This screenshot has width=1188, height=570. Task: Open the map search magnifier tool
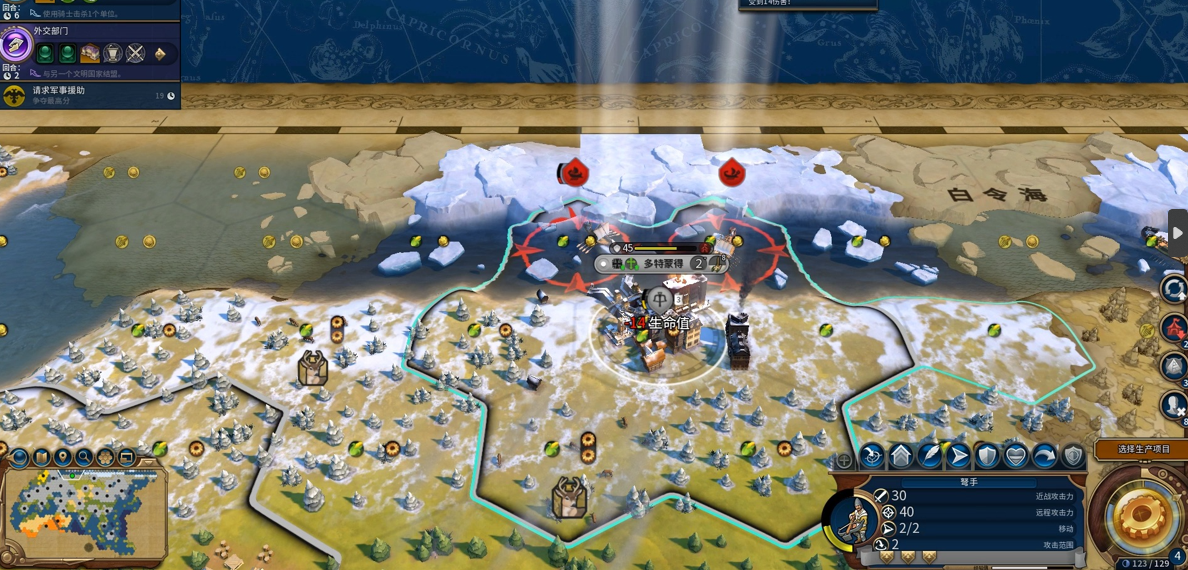click(84, 458)
